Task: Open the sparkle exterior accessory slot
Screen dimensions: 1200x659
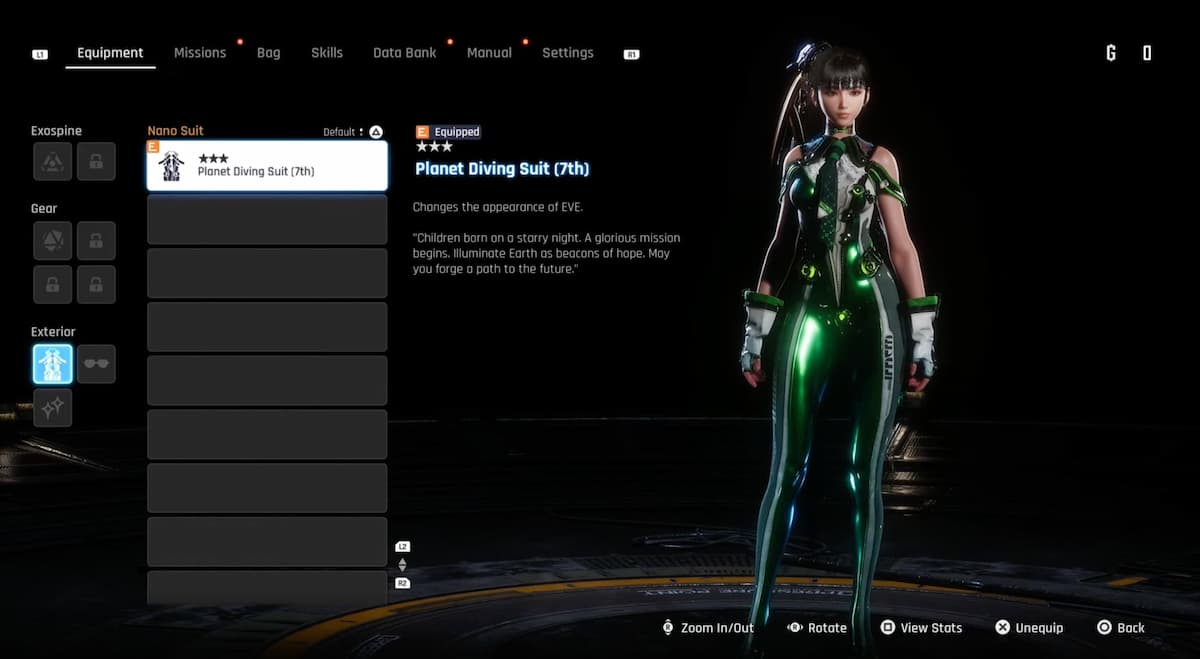Action: point(52,408)
